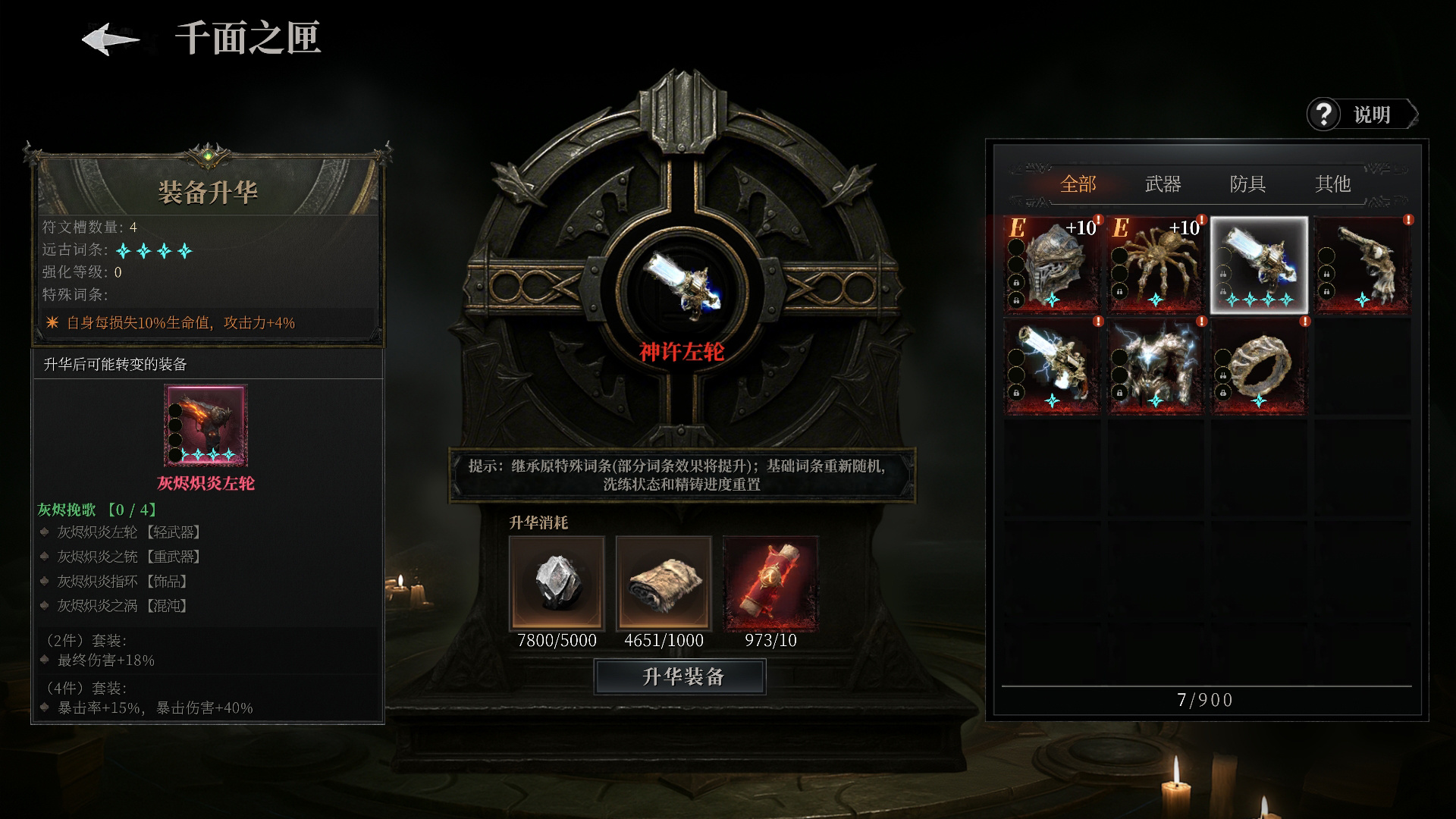Open the 说明 help button
Image resolution: width=1456 pixels, height=819 pixels.
[1361, 115]
